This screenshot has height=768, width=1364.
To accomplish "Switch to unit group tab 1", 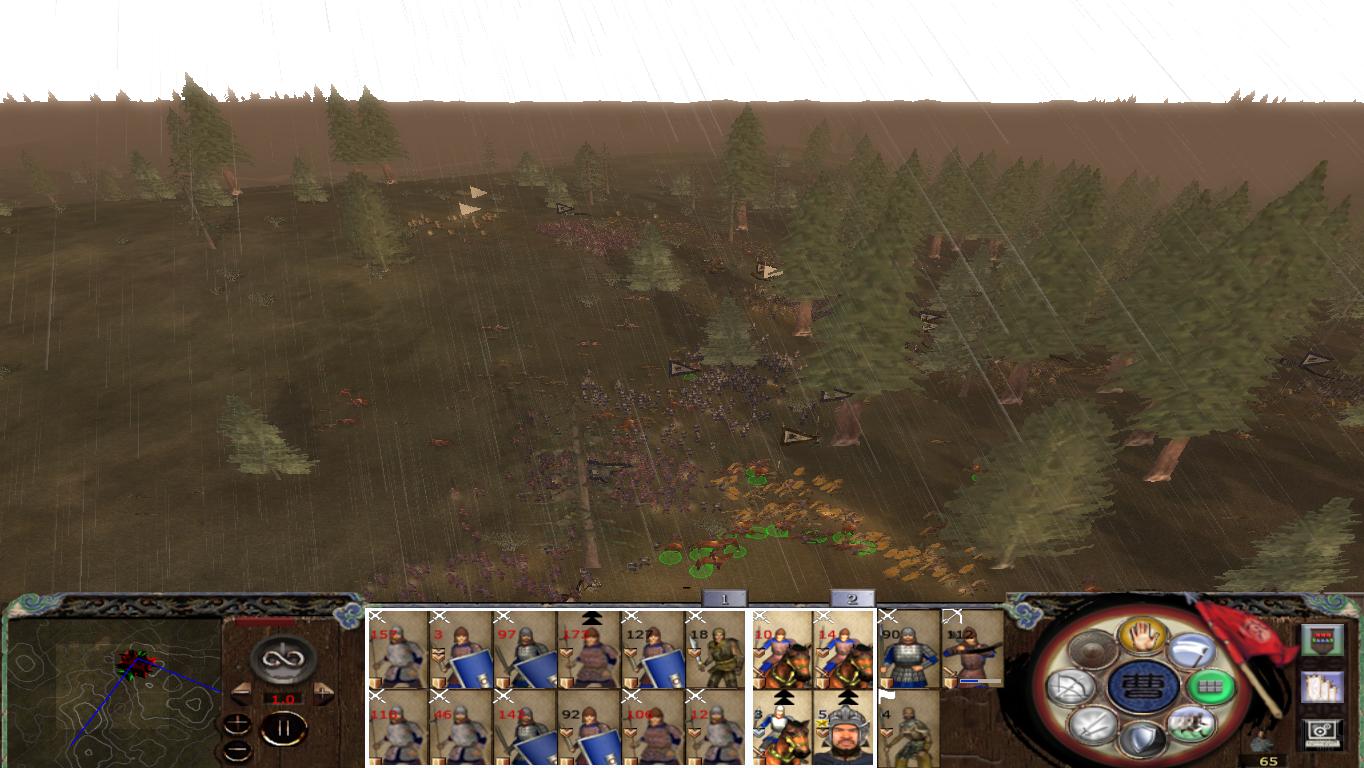I will (x=724, y=598).
